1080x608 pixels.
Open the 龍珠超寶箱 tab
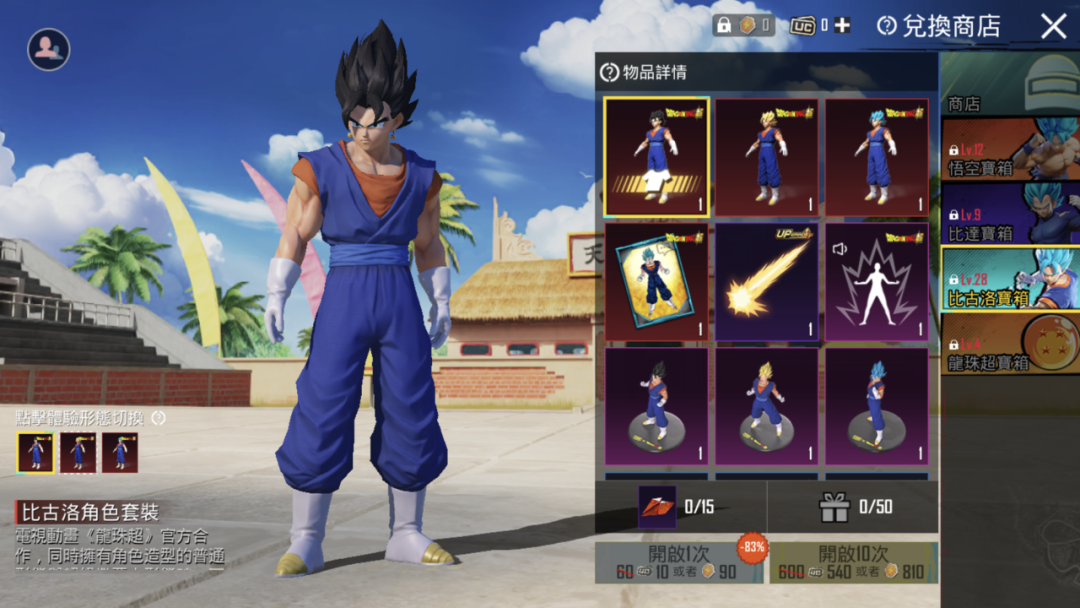click(x=1010, y=344)
